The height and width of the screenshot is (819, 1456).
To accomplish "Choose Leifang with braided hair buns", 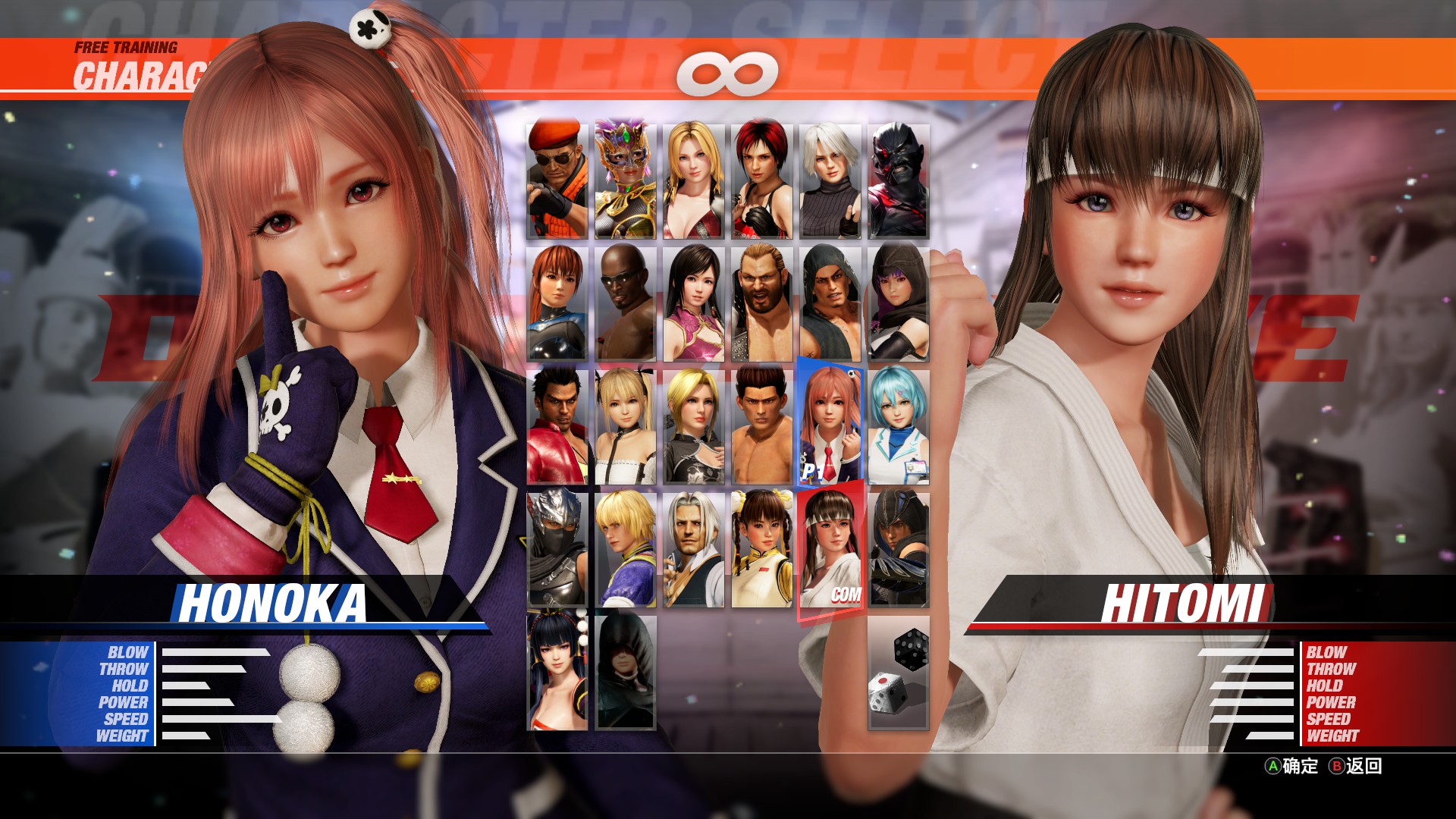I will click(x=762, y=549).
